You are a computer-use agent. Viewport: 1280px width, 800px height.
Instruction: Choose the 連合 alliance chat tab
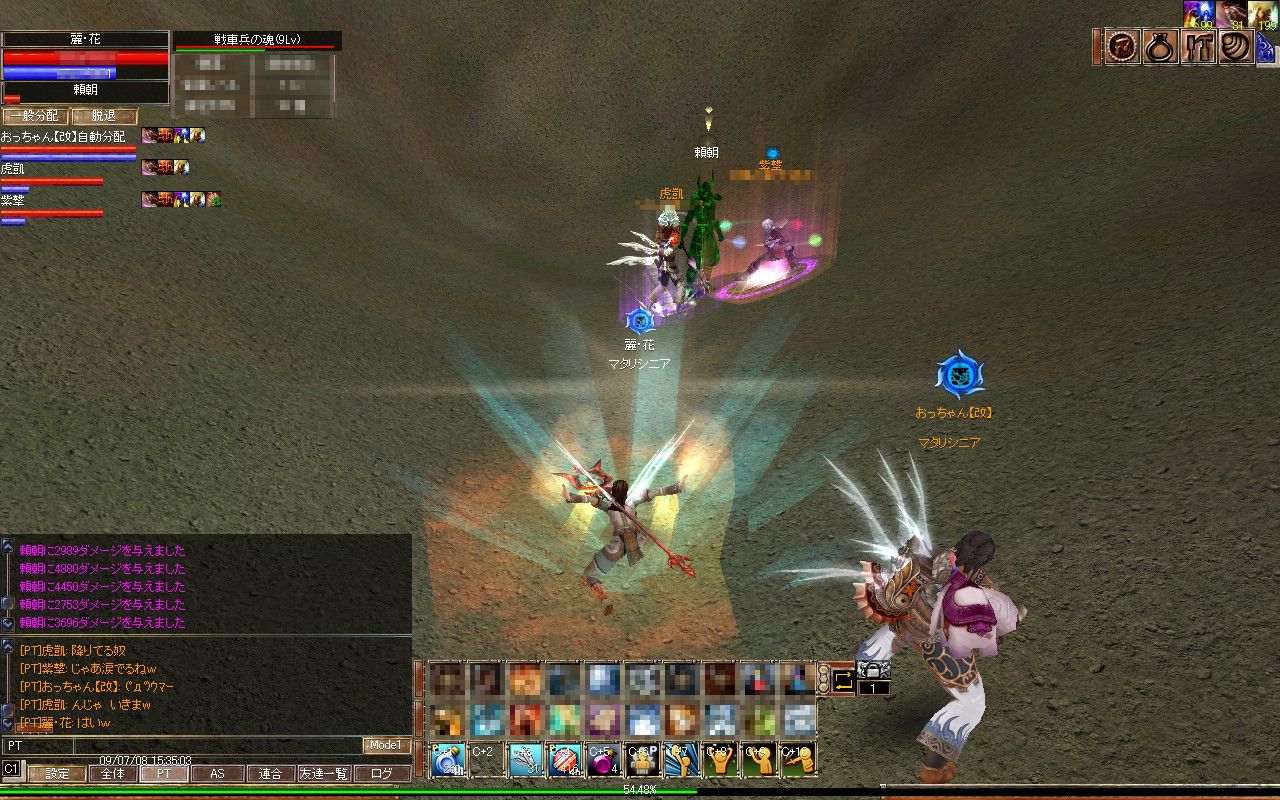(x=270, y=773)
